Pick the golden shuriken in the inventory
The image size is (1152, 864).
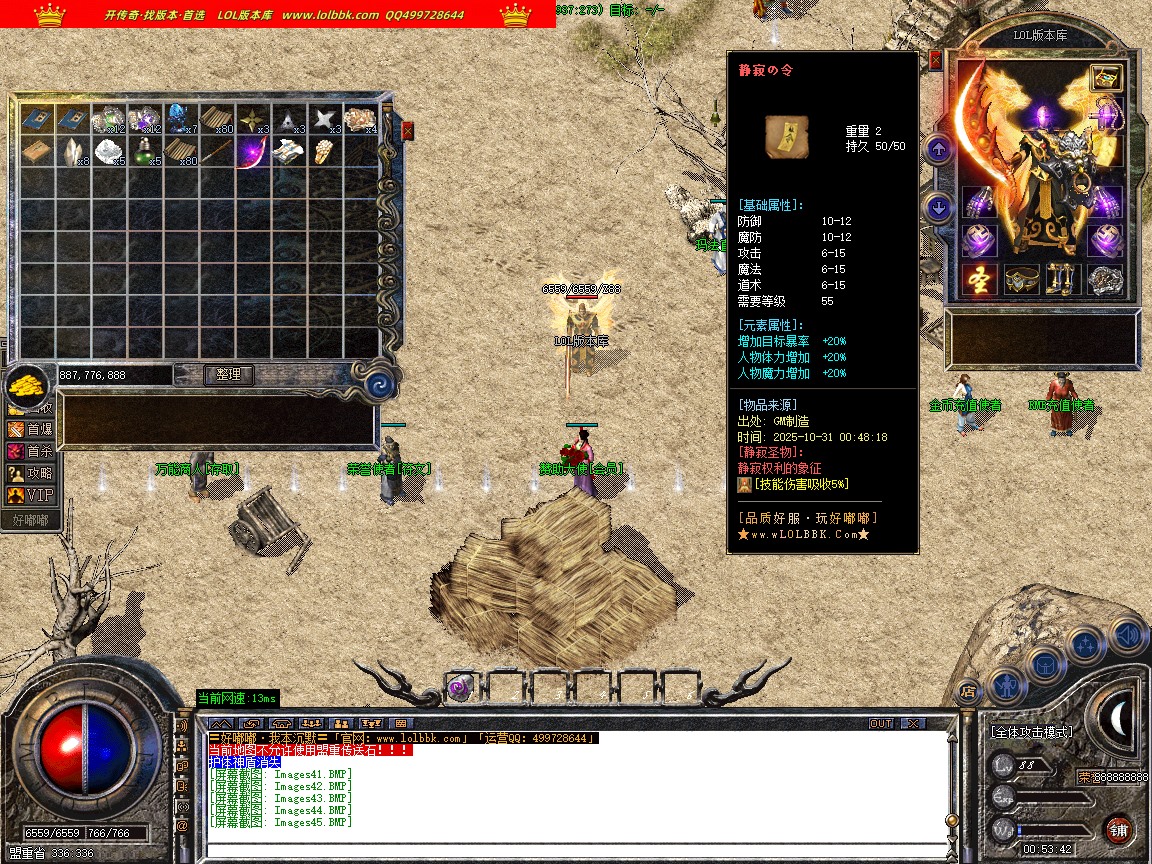(x=253, y=119)
